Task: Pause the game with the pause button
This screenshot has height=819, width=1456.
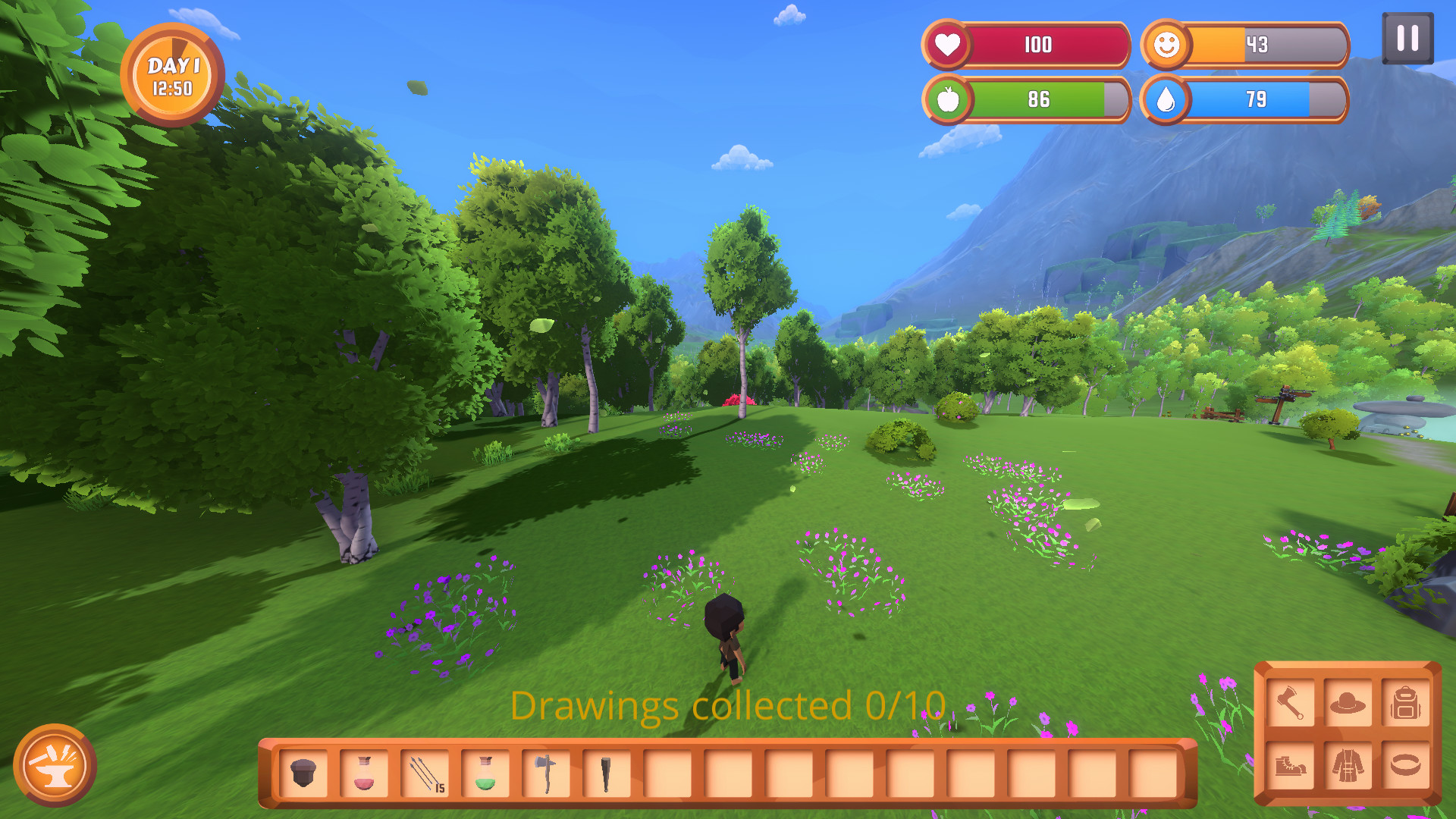Action: pyautogui.click(x=1407, y=38)
